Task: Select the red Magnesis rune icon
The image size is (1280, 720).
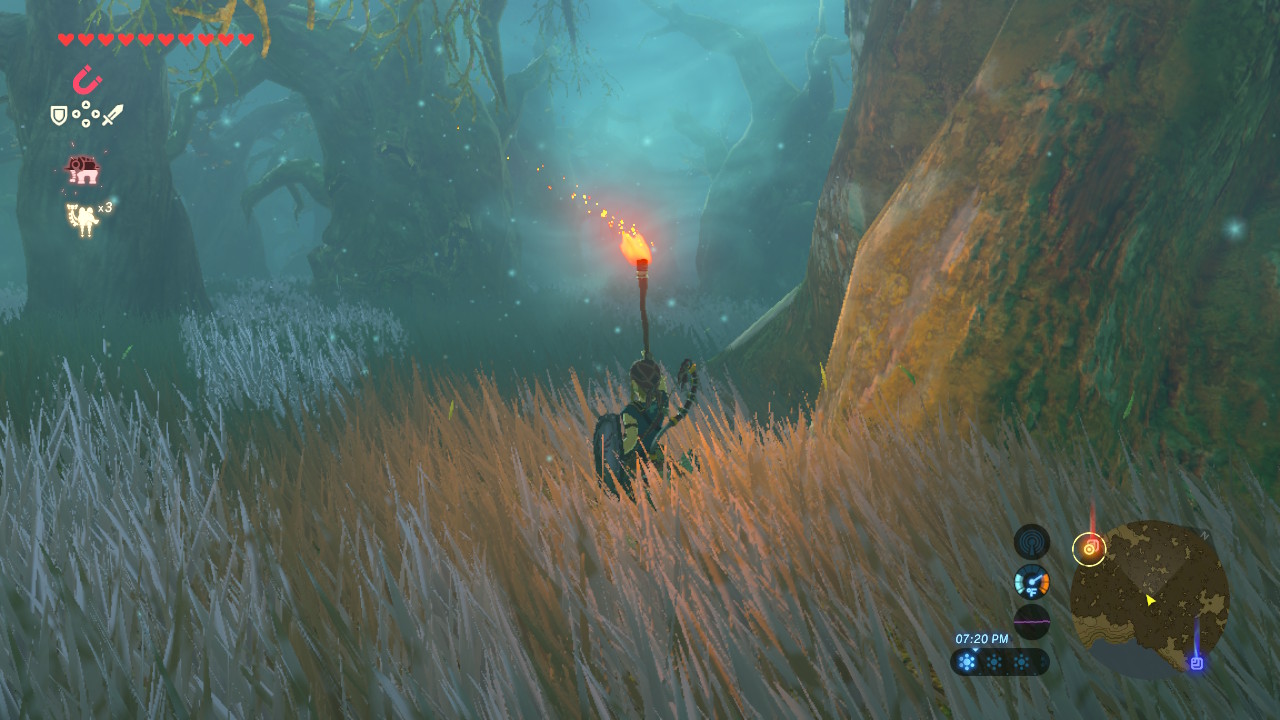Action: (x=88, y=80)
